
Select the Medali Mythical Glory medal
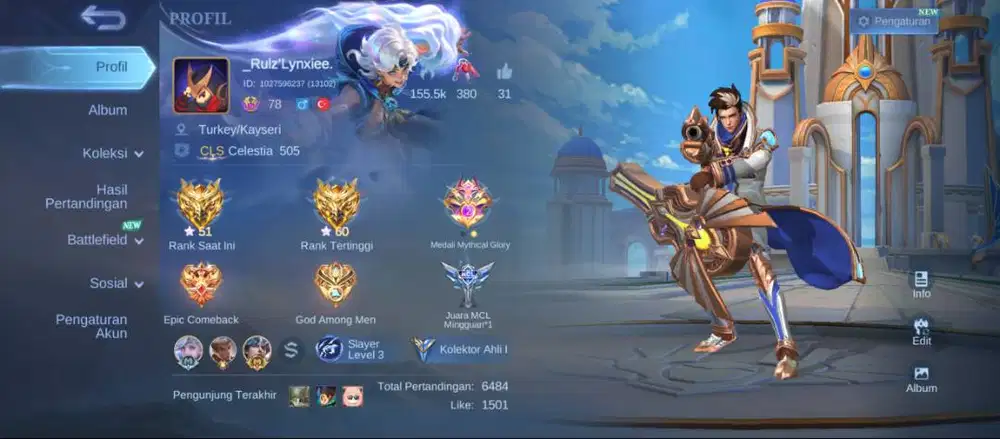[x=467, y=203]
